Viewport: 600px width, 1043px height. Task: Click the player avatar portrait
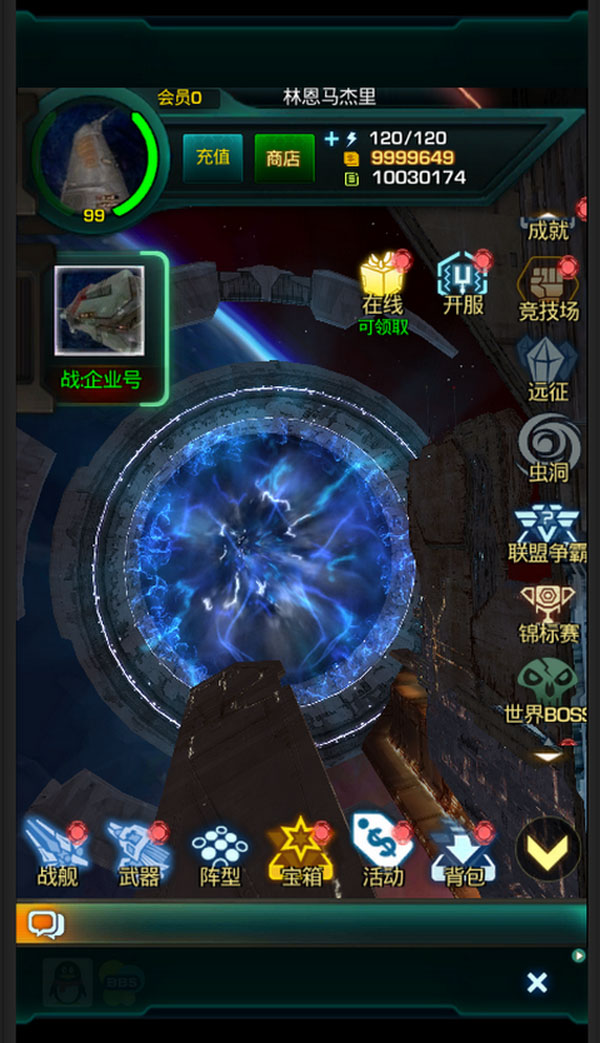(95, 160)
